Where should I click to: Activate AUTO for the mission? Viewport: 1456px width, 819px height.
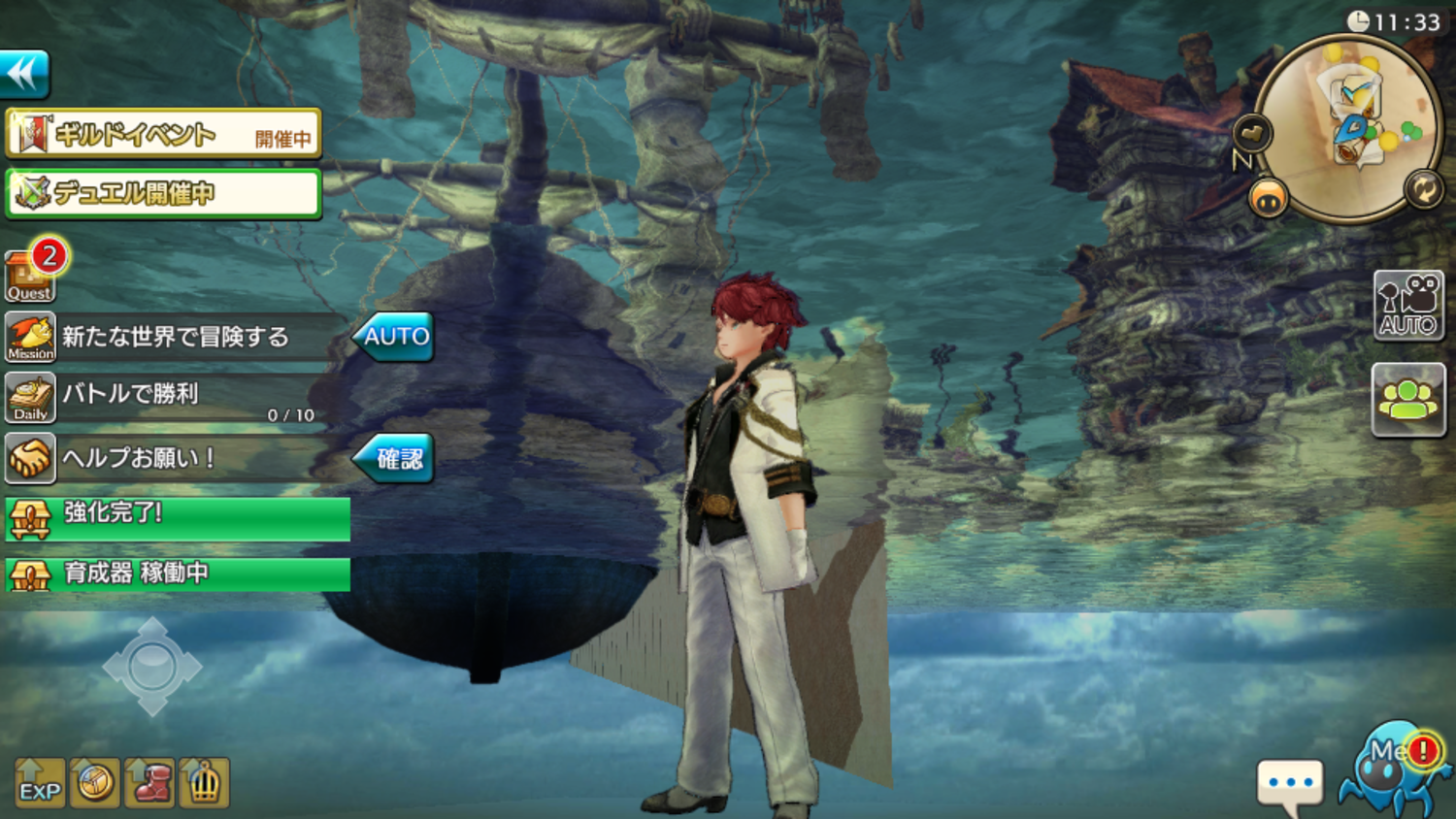click(x=394, y=337)
